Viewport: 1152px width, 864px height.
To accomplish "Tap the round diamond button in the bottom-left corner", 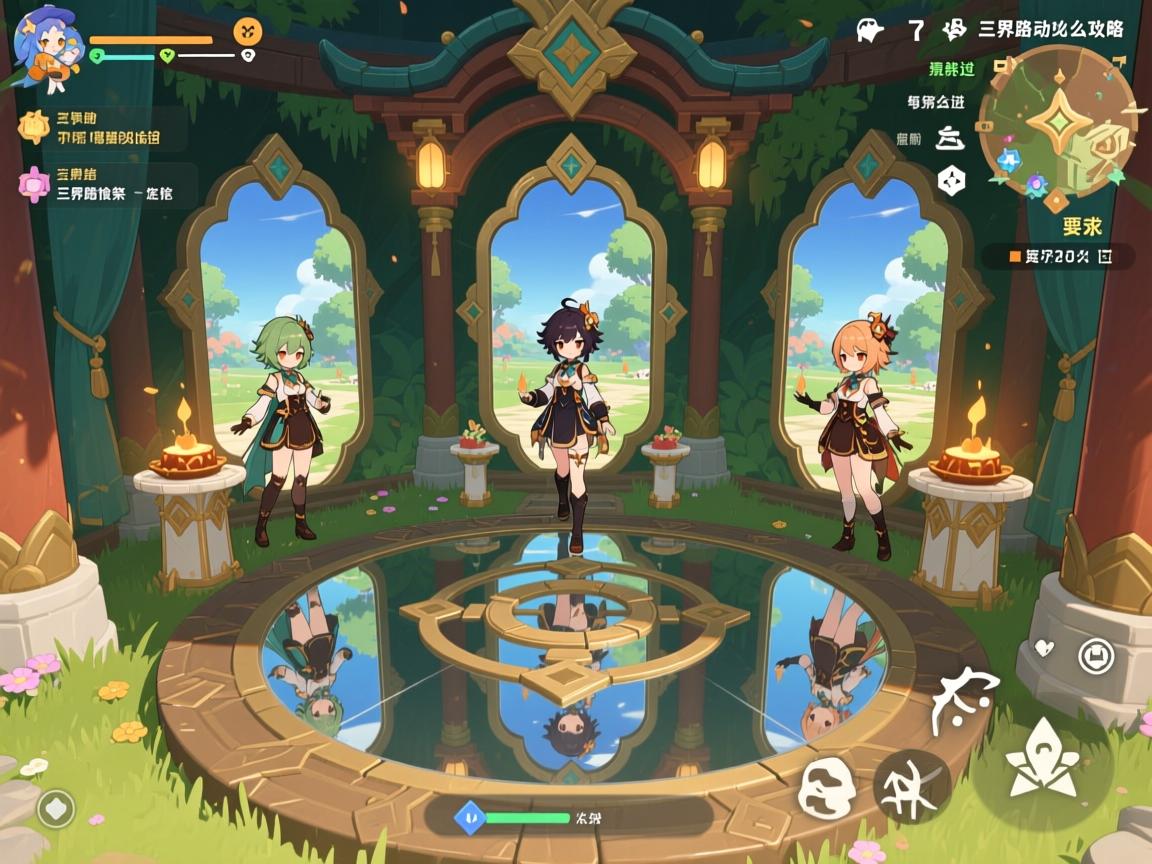I will pyautogui.click(x=56, y=809).
